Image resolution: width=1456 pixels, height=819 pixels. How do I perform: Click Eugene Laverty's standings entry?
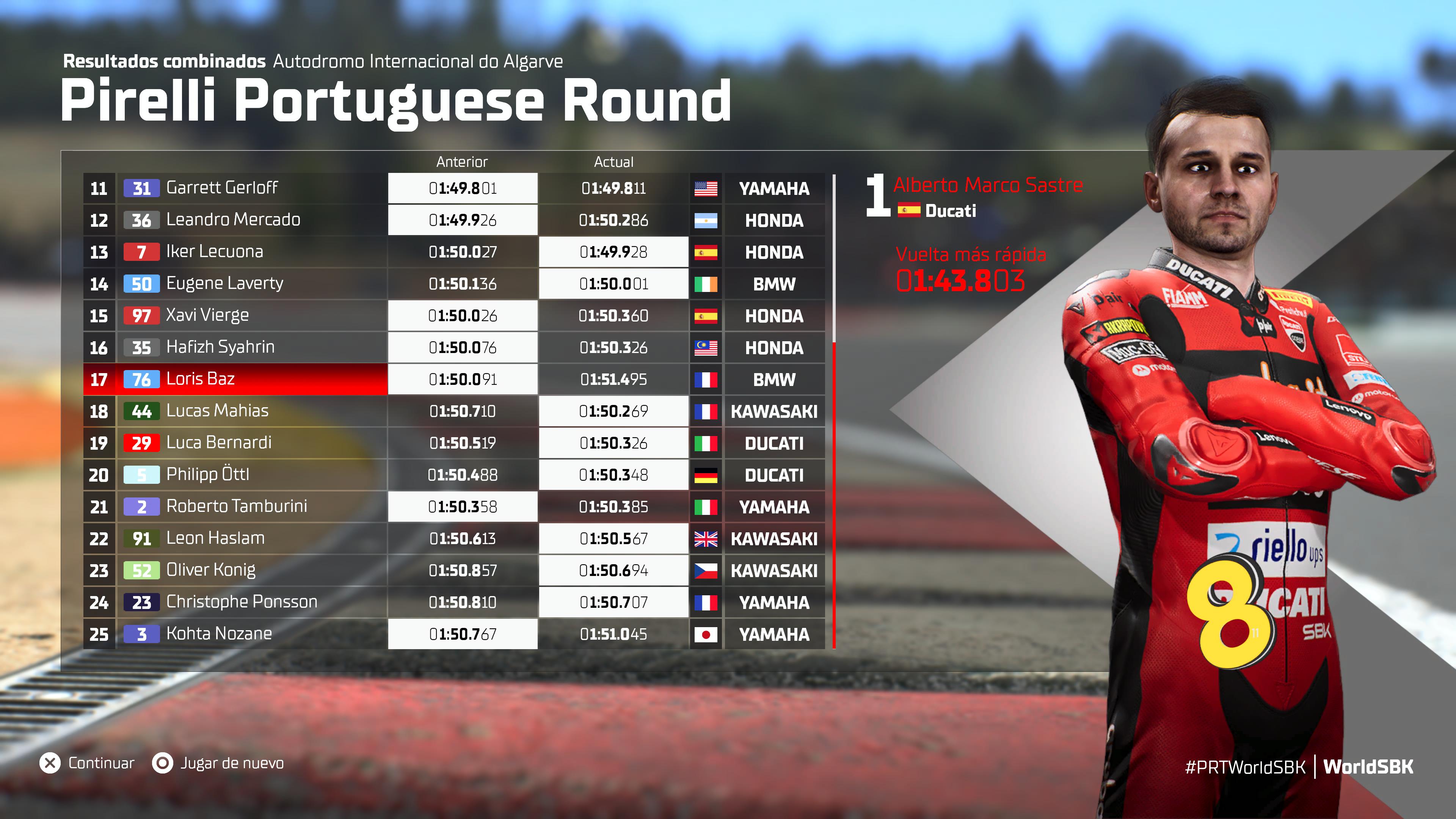[224, 284]
